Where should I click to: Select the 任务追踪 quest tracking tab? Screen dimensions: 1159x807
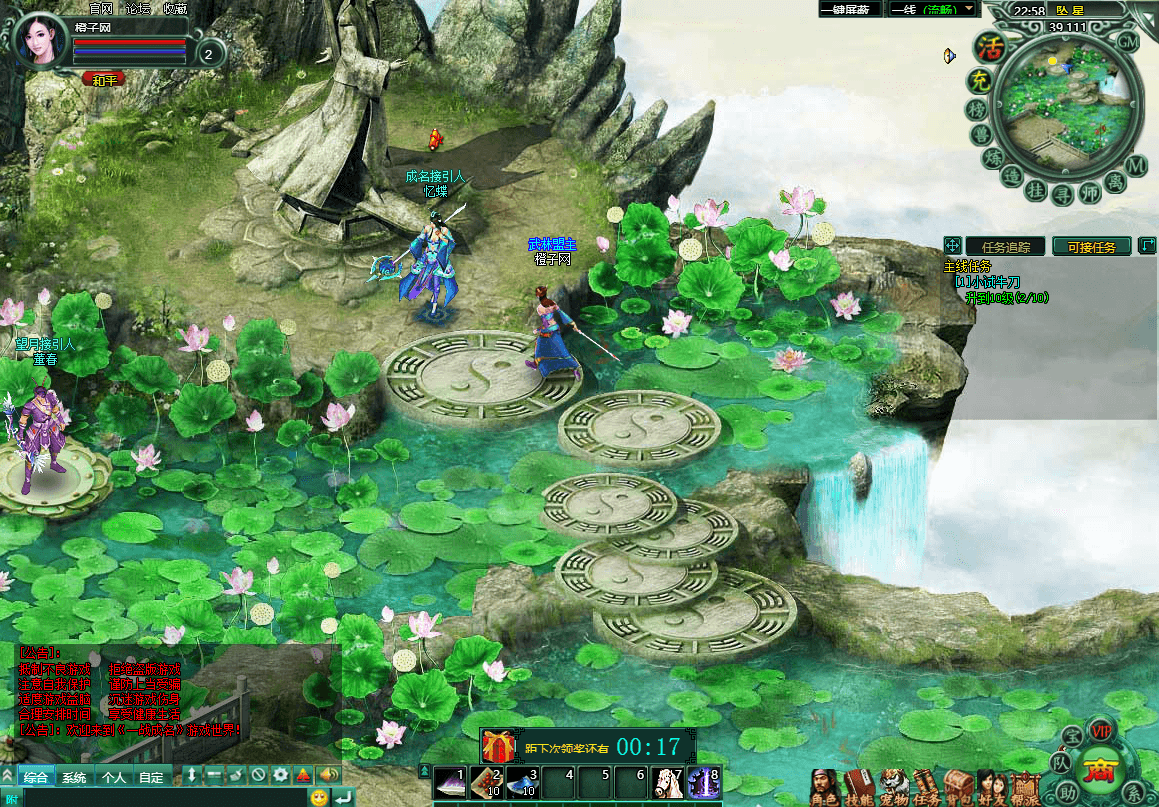[1005, 246]
